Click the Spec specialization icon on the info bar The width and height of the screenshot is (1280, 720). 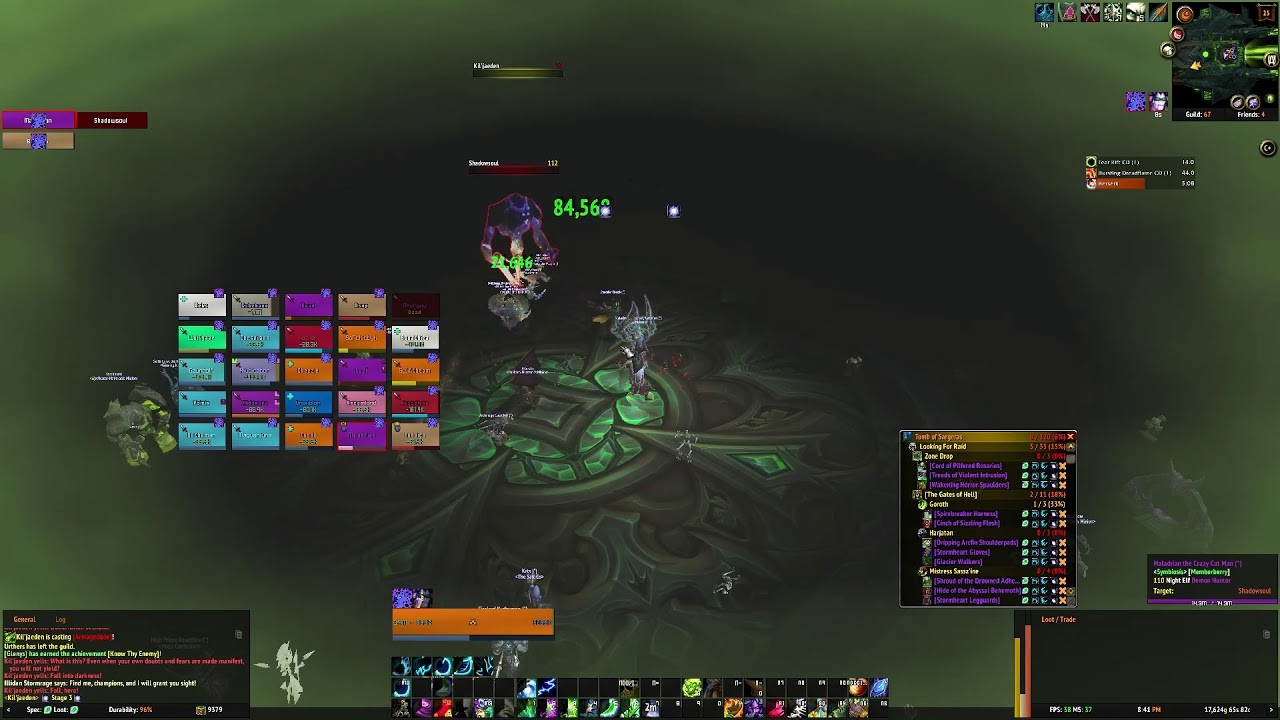(x=48, y=709)
